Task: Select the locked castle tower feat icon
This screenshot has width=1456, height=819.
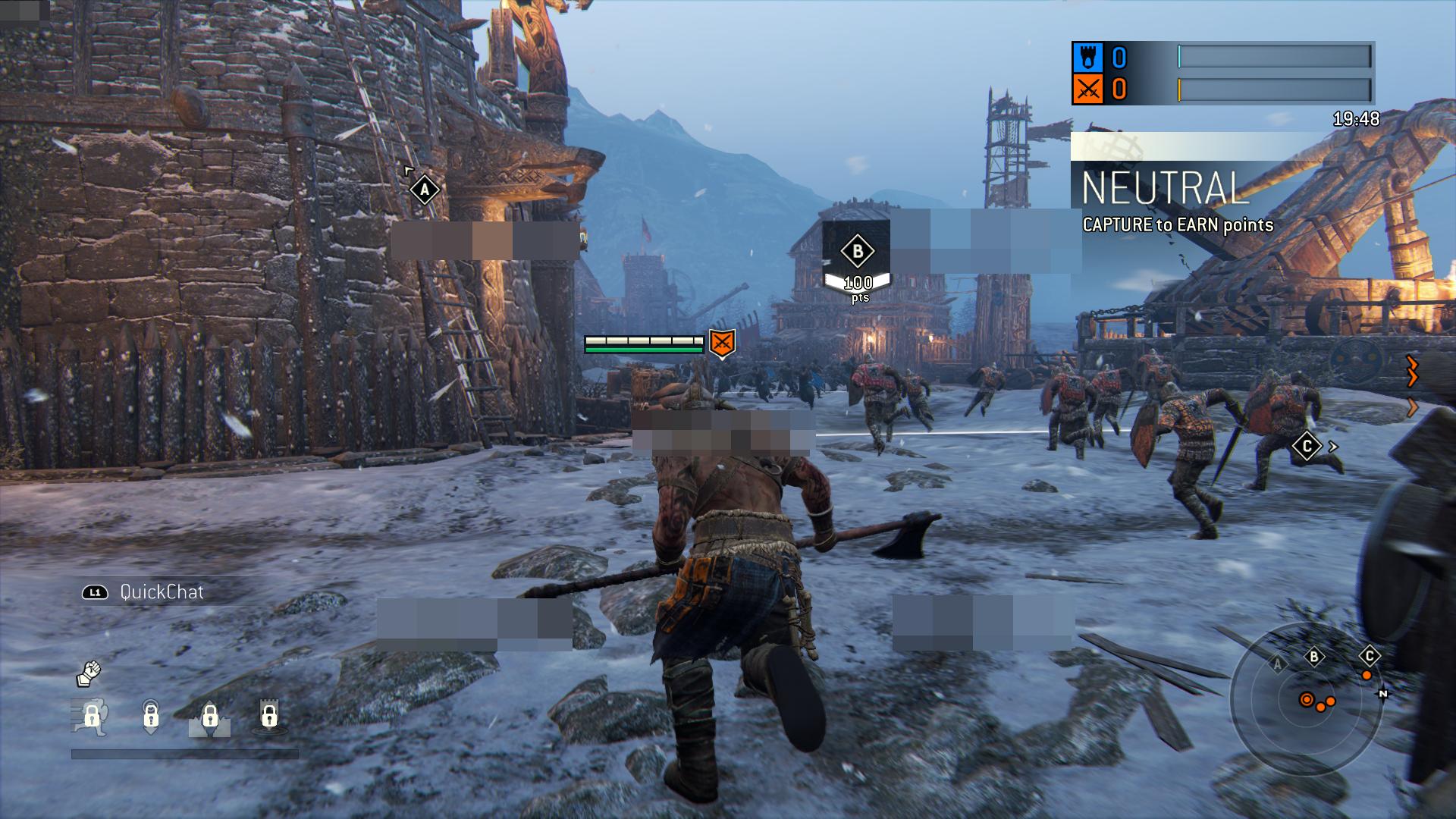Action: coord(269,715)
